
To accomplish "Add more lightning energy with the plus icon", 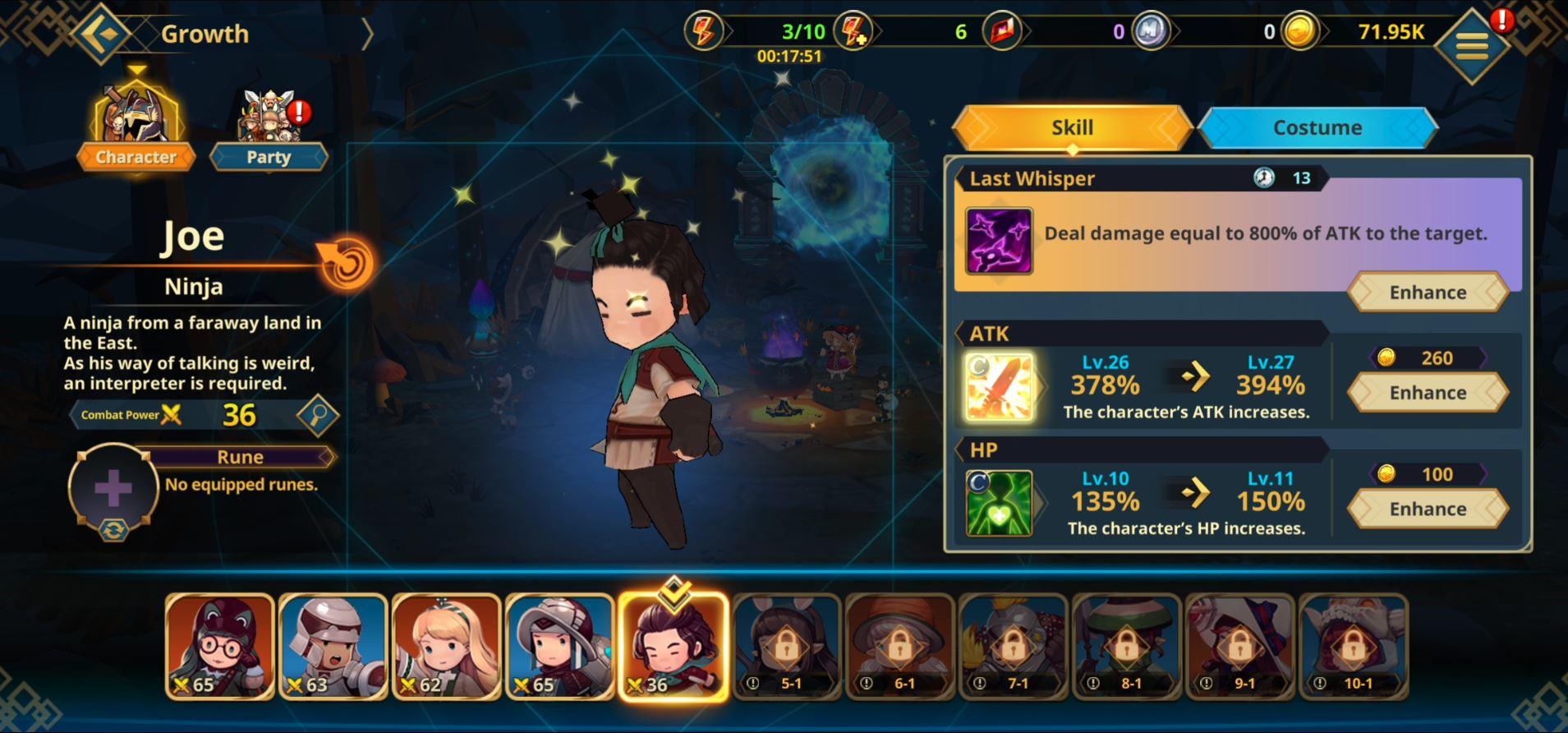I will pyautogui.click(x=853, y=33).
